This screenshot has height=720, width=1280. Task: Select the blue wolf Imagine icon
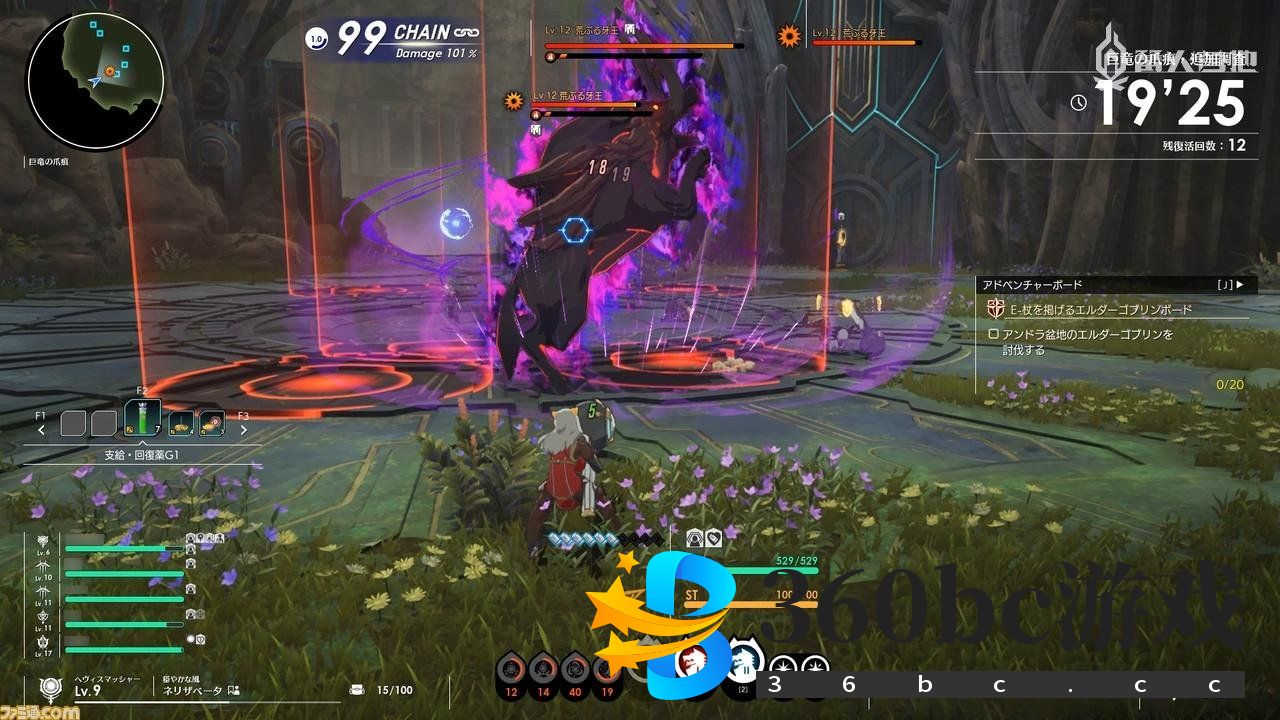[742, 661]
